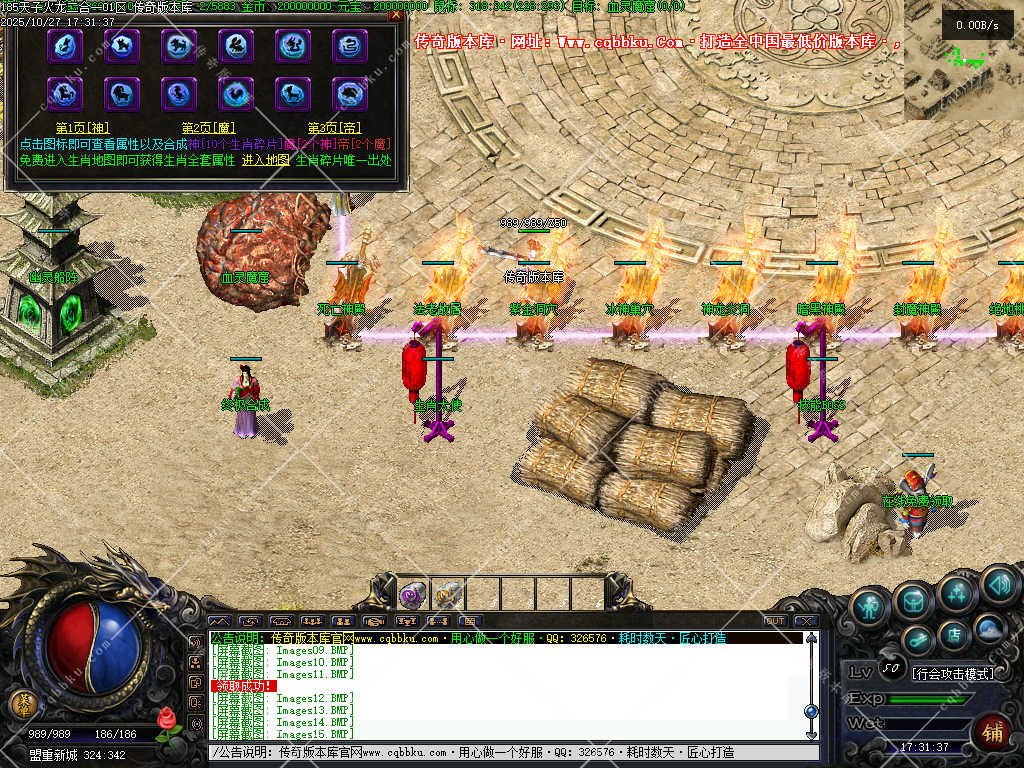The width and height of the screenshot is (1024, 768).
Task: Open the bag chest round button
Action: coord(913,600)
